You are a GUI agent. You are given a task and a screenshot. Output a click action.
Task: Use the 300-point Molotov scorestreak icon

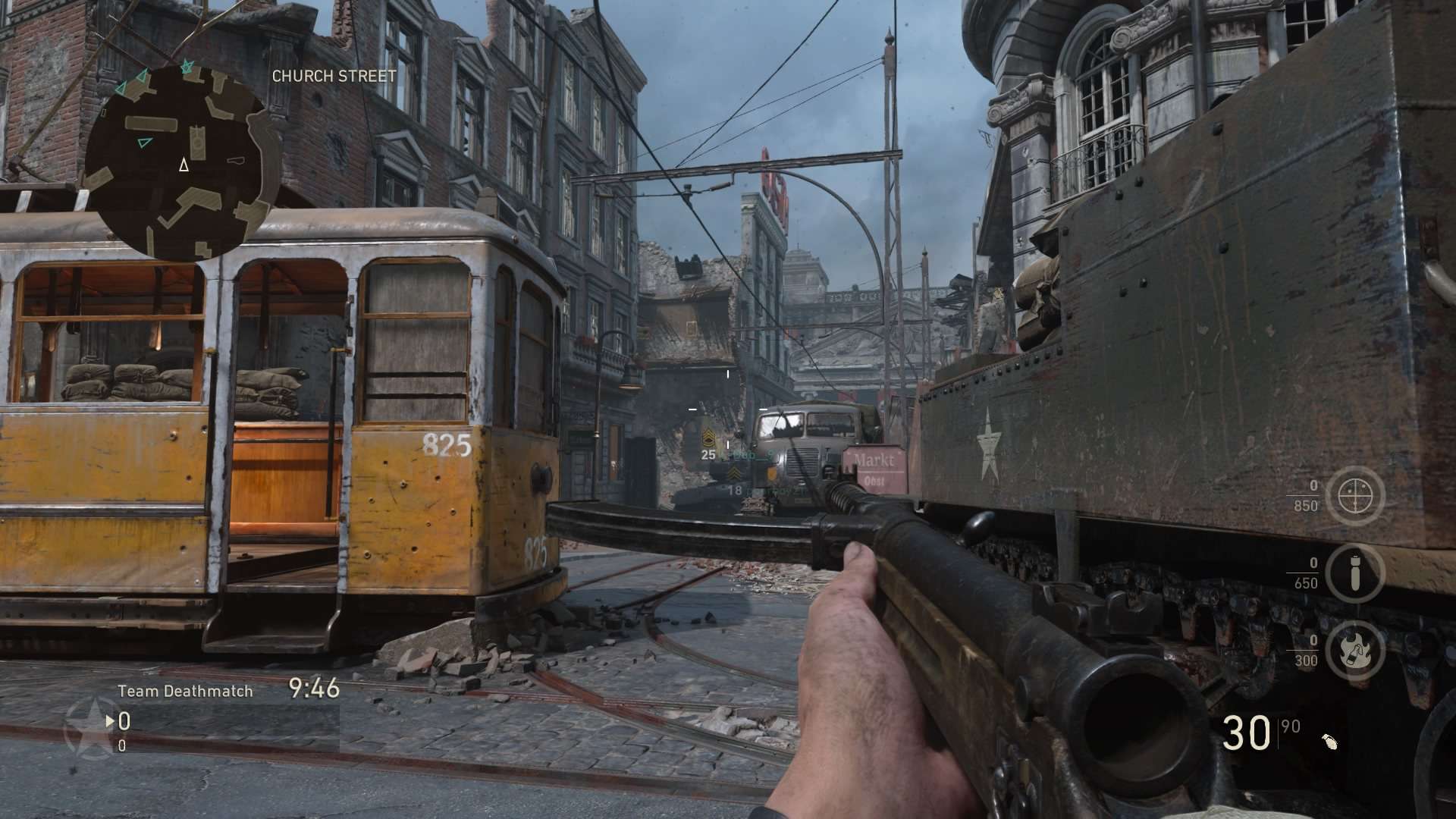[1355, 651]
